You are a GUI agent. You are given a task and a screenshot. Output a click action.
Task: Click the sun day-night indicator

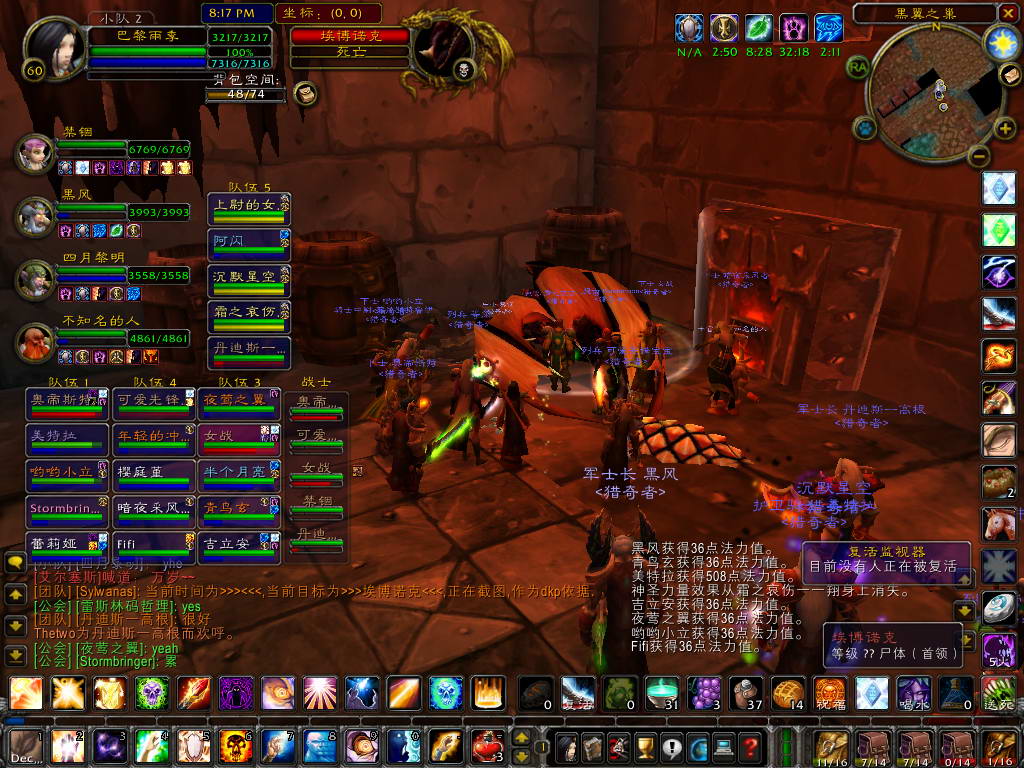pyautogui.click(x=1000, y=42)
